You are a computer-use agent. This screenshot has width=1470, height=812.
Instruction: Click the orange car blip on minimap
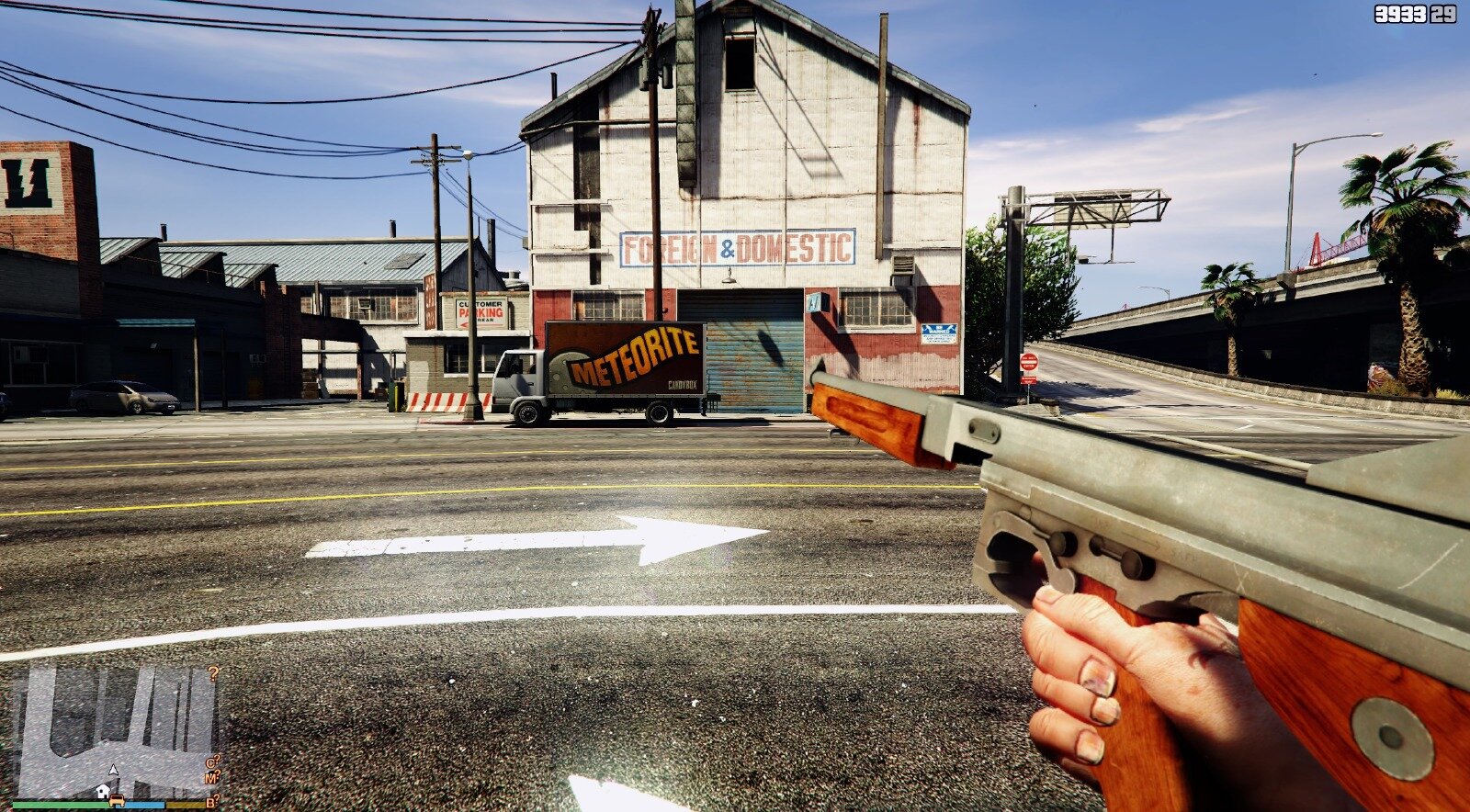[118, 800]
